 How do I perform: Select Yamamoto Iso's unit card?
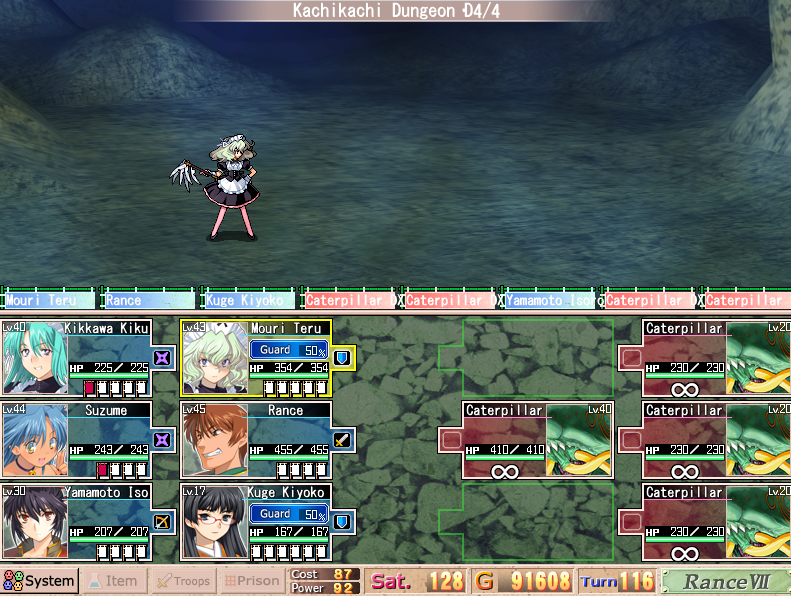point(76,521)
